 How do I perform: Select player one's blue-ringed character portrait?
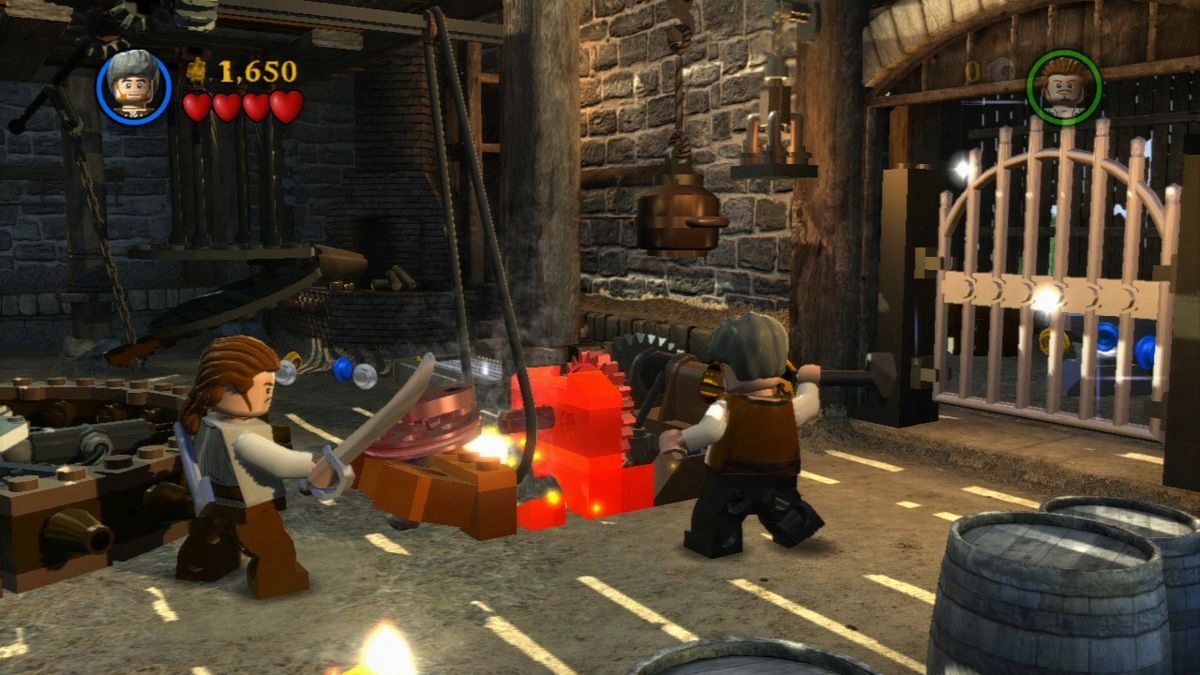coord(134,87)
